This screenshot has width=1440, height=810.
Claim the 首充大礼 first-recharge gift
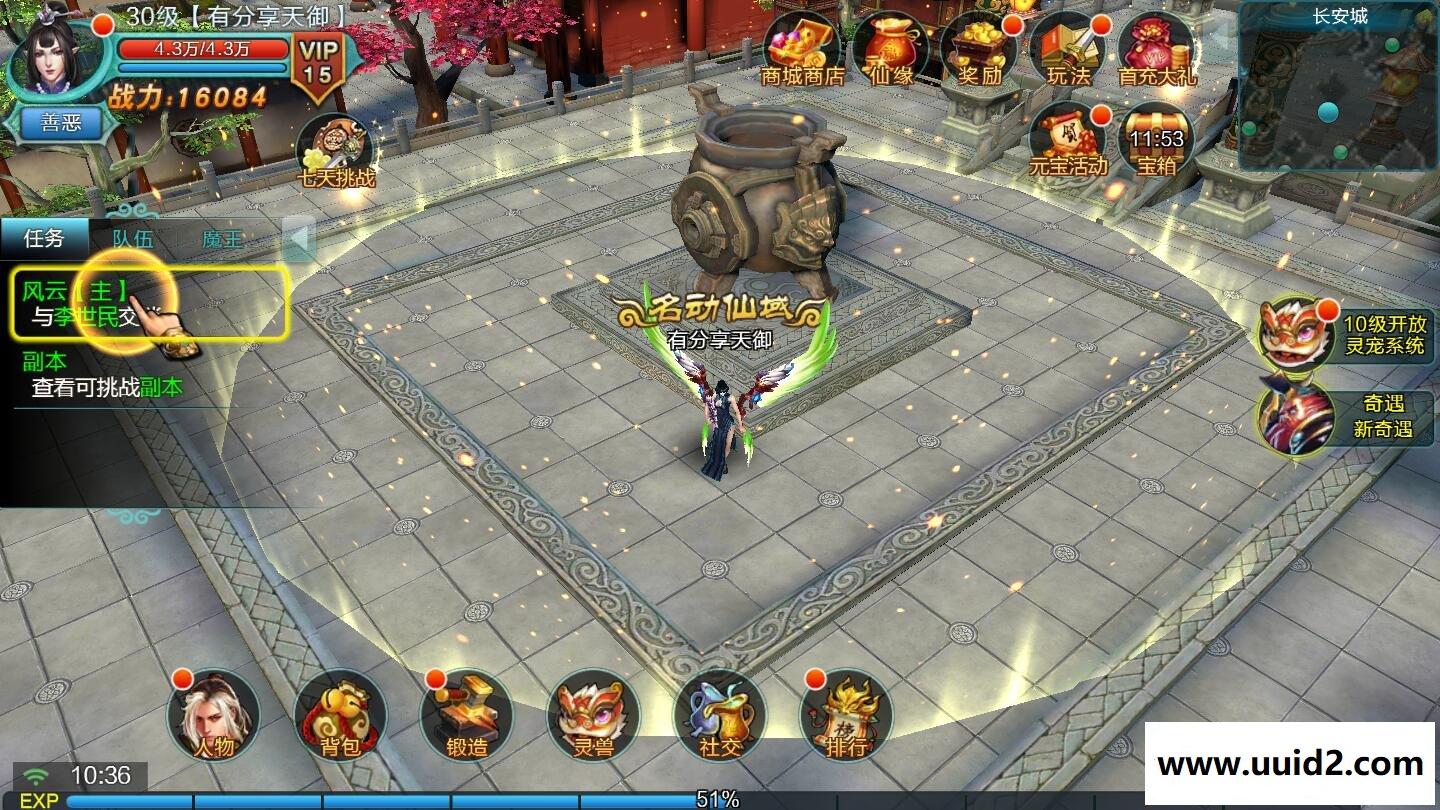pos(1155,50)
